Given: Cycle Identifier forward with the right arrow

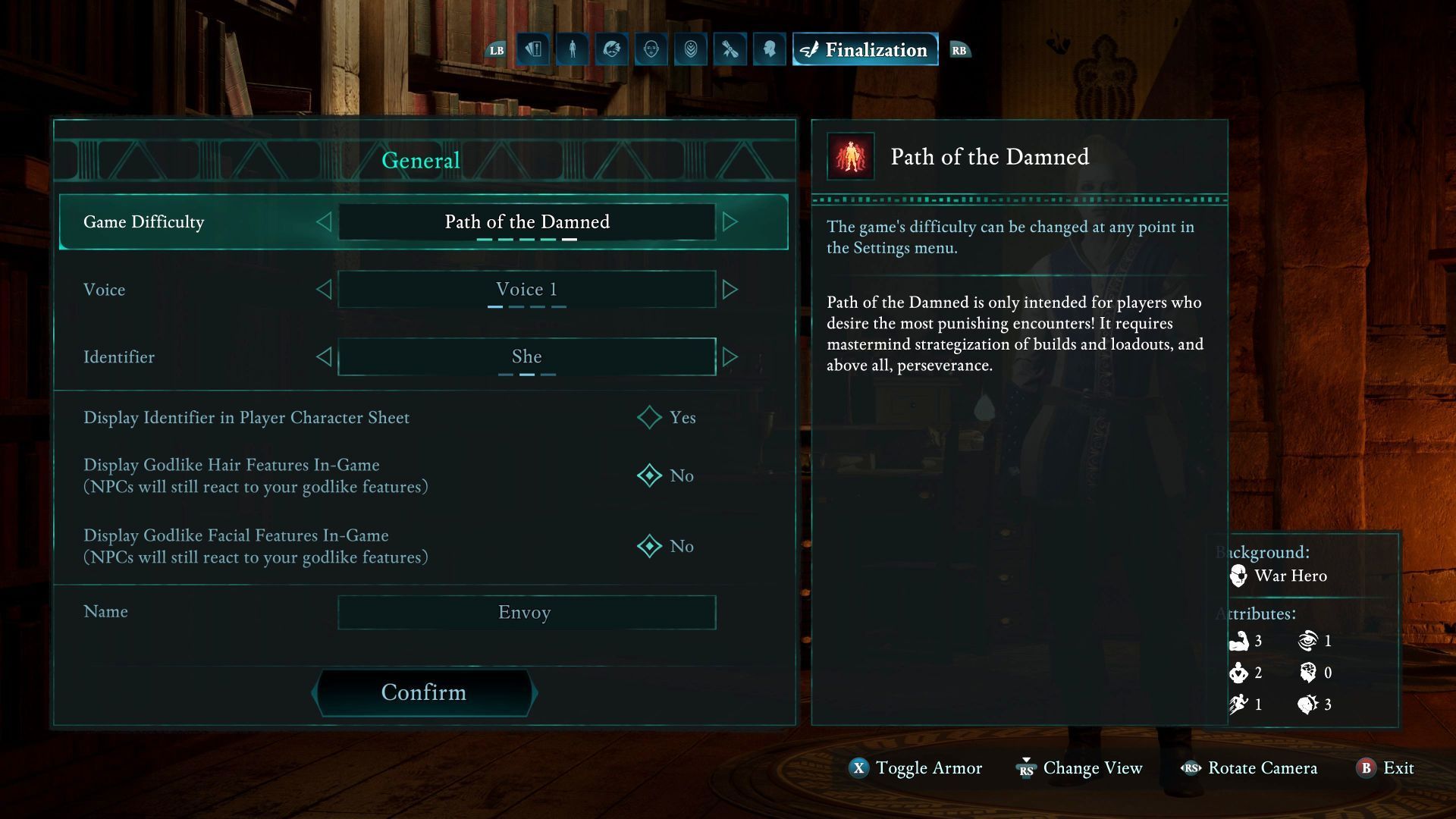Looking at the screenshot, I should coord(730,356).
